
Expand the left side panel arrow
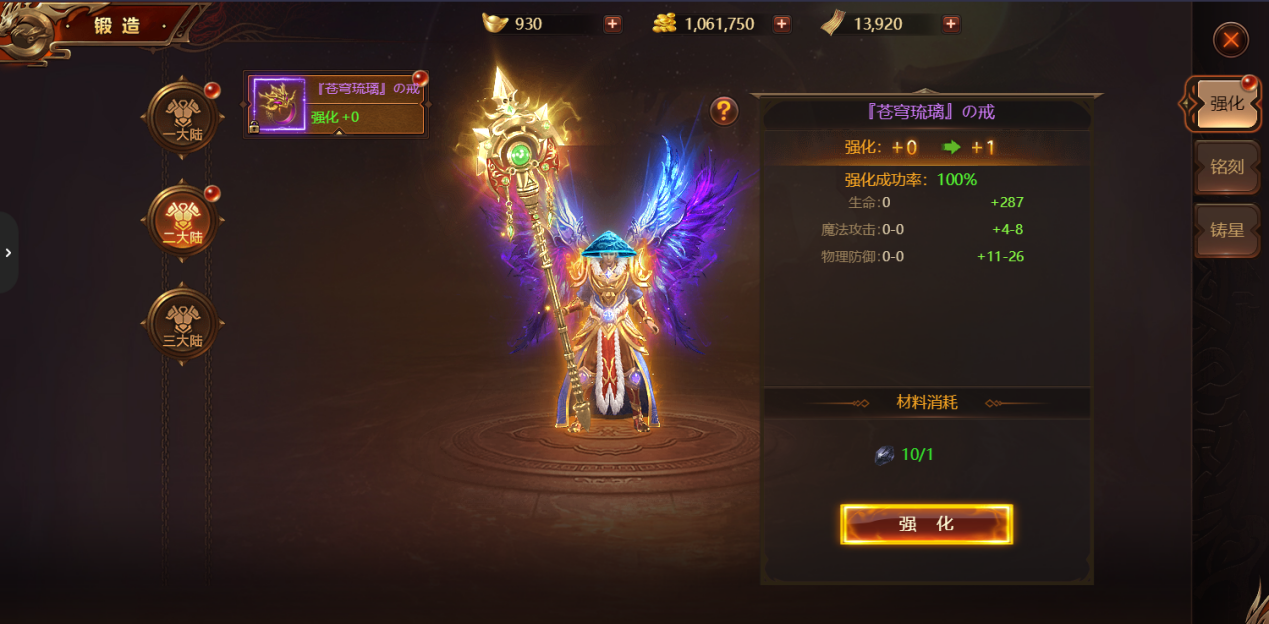8,253
